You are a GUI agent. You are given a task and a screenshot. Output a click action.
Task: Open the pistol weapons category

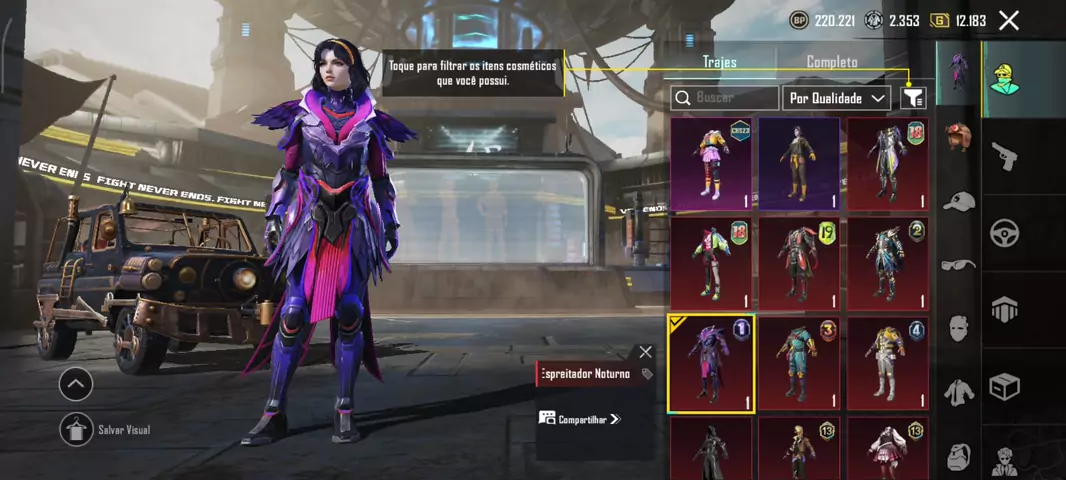pyautogui.click(x=1004, y=156)
